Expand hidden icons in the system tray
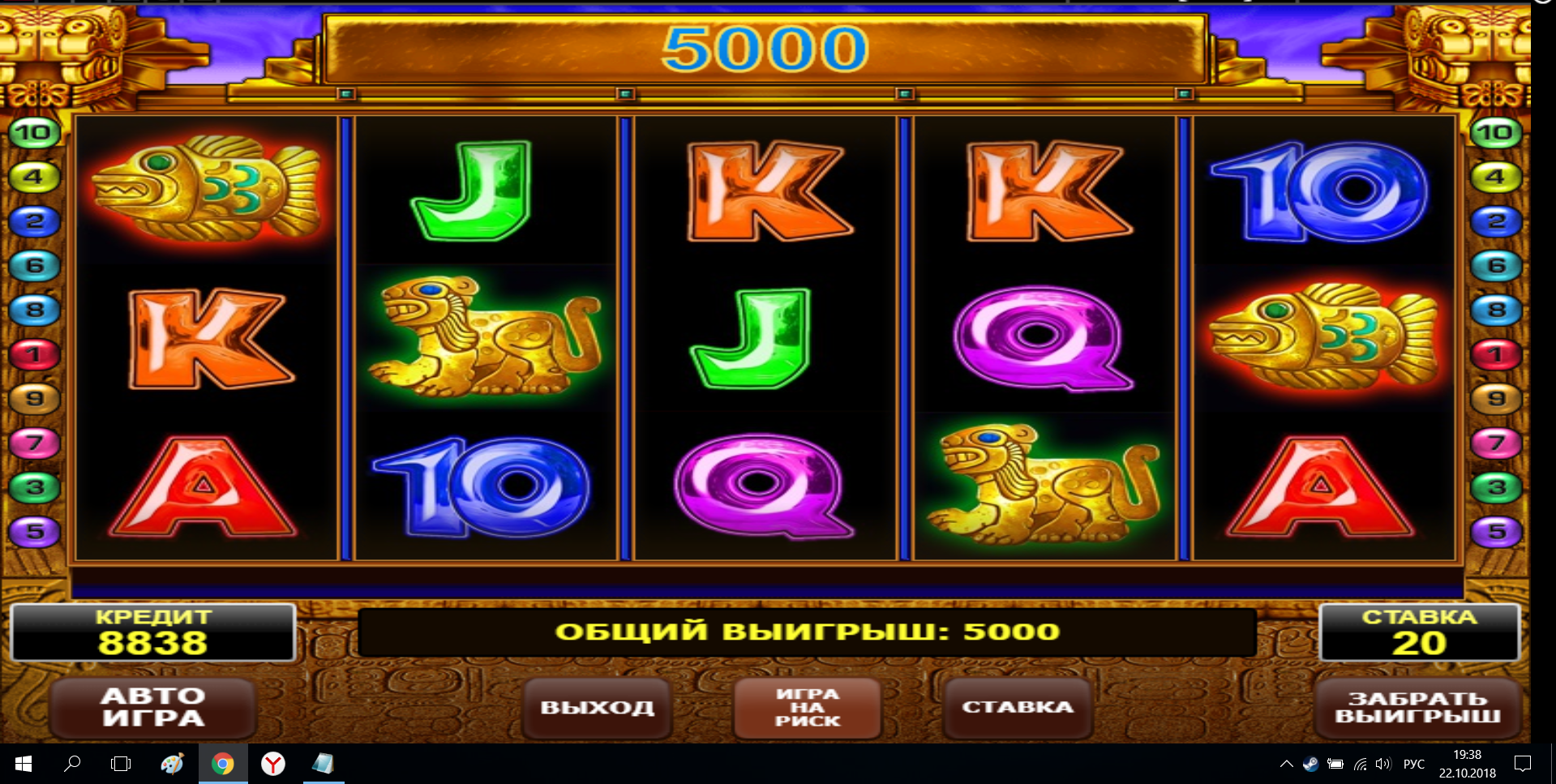 1288,763
